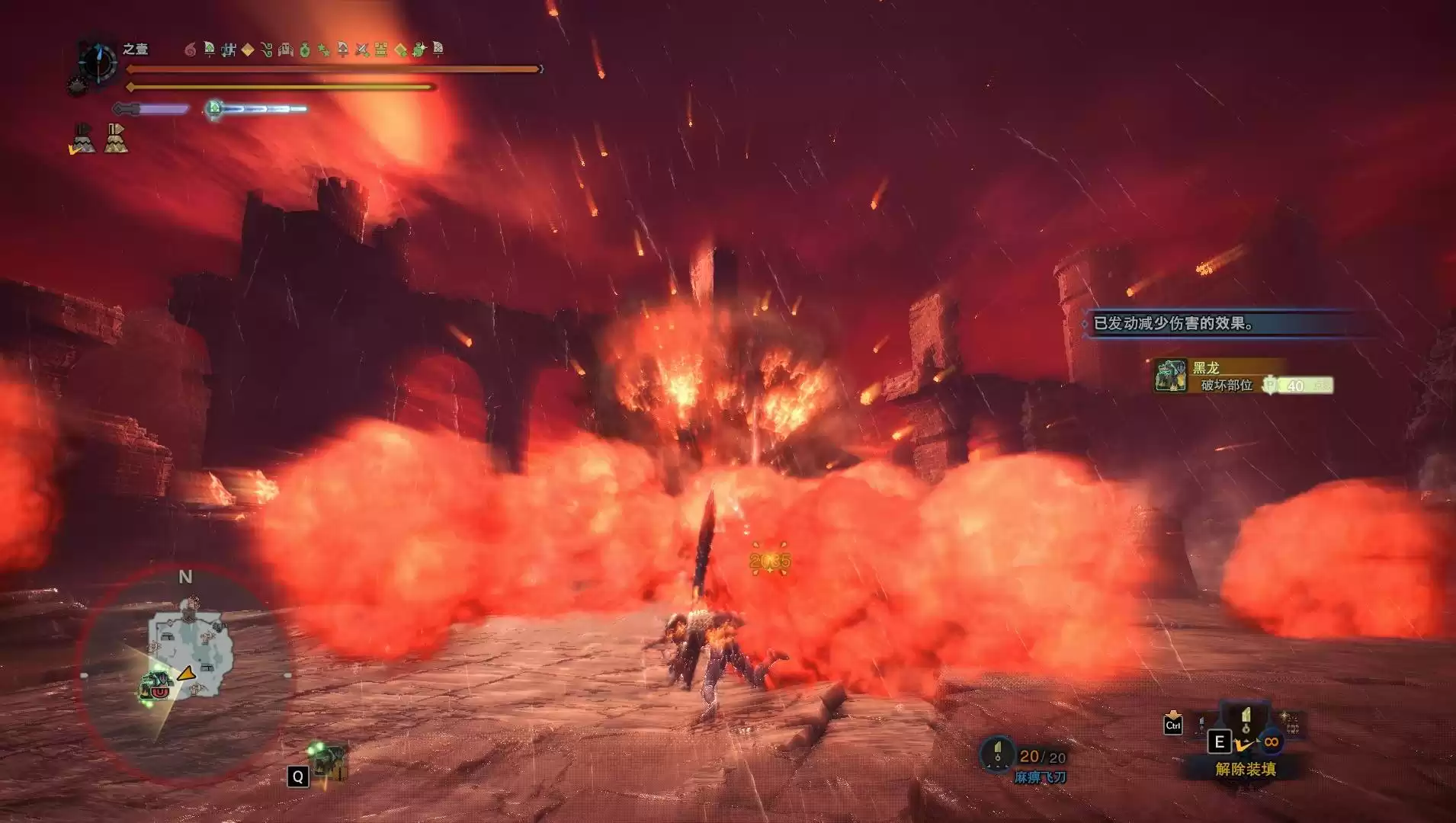Click the player name 之壹
This screenshot has height=823, width=1456.
click(x=136, y=50)
